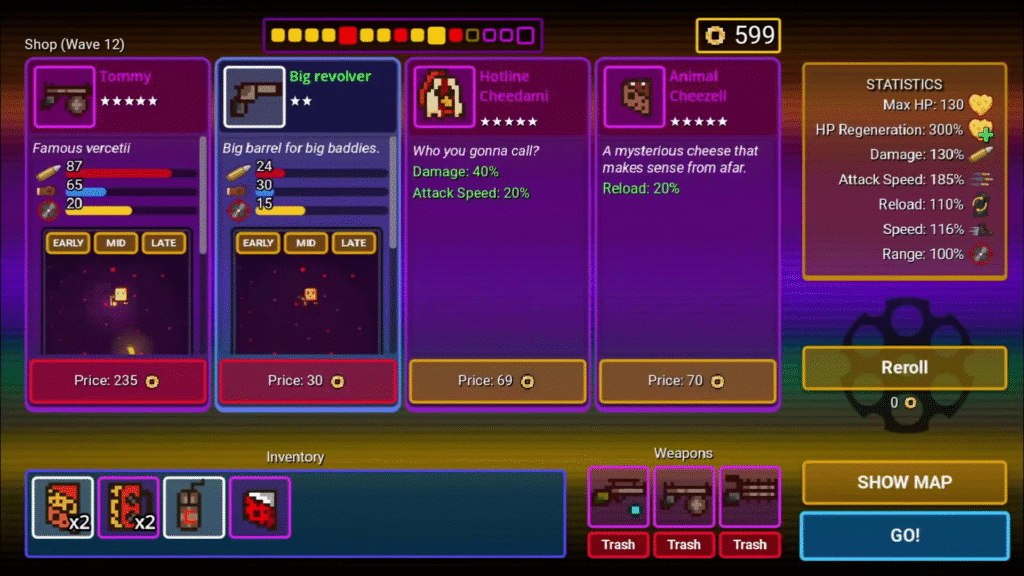Select MID preview on Big revolver card
Image resolution: width=1024 pixels, height=576 pixels.
point(306,243)
